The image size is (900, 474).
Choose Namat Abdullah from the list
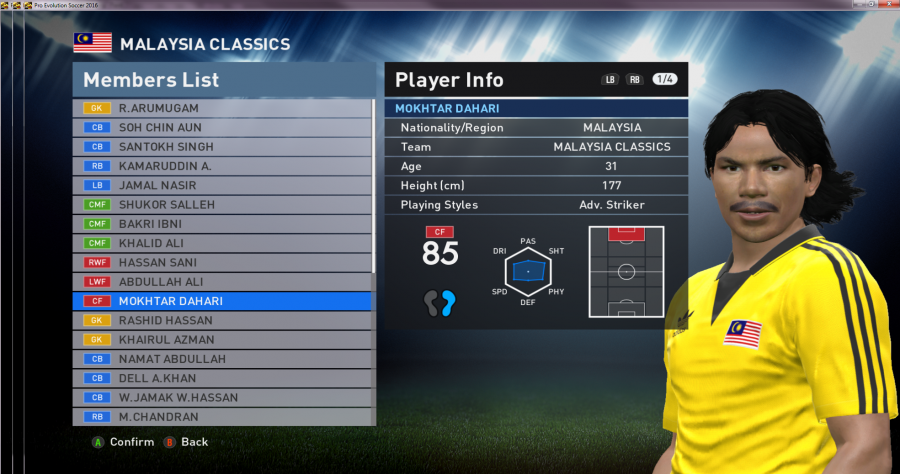click(x=222, y=359)
